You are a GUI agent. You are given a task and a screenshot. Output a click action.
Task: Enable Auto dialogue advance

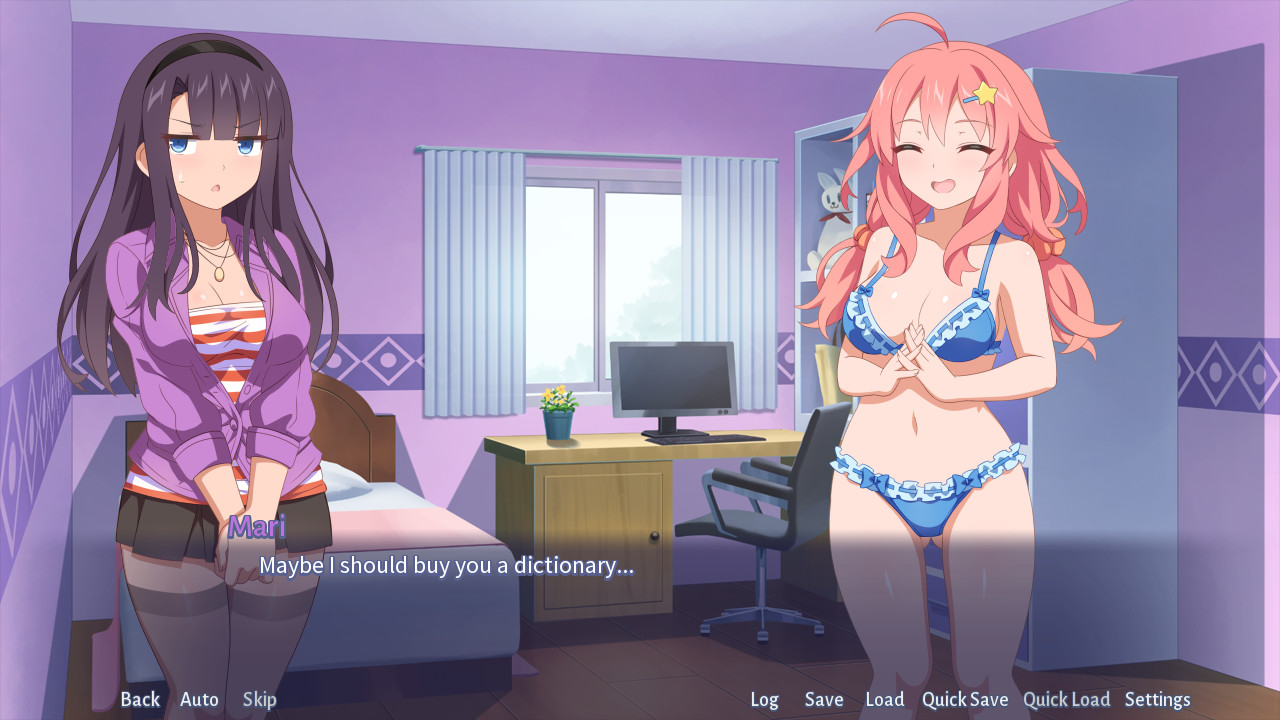click(199, 699)
